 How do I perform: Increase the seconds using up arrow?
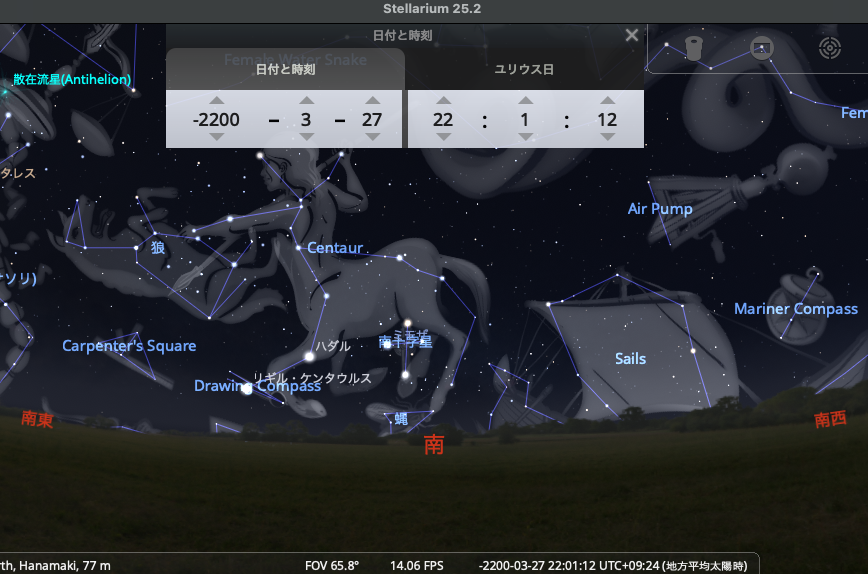pyautogui.click(x=607, y=100)
